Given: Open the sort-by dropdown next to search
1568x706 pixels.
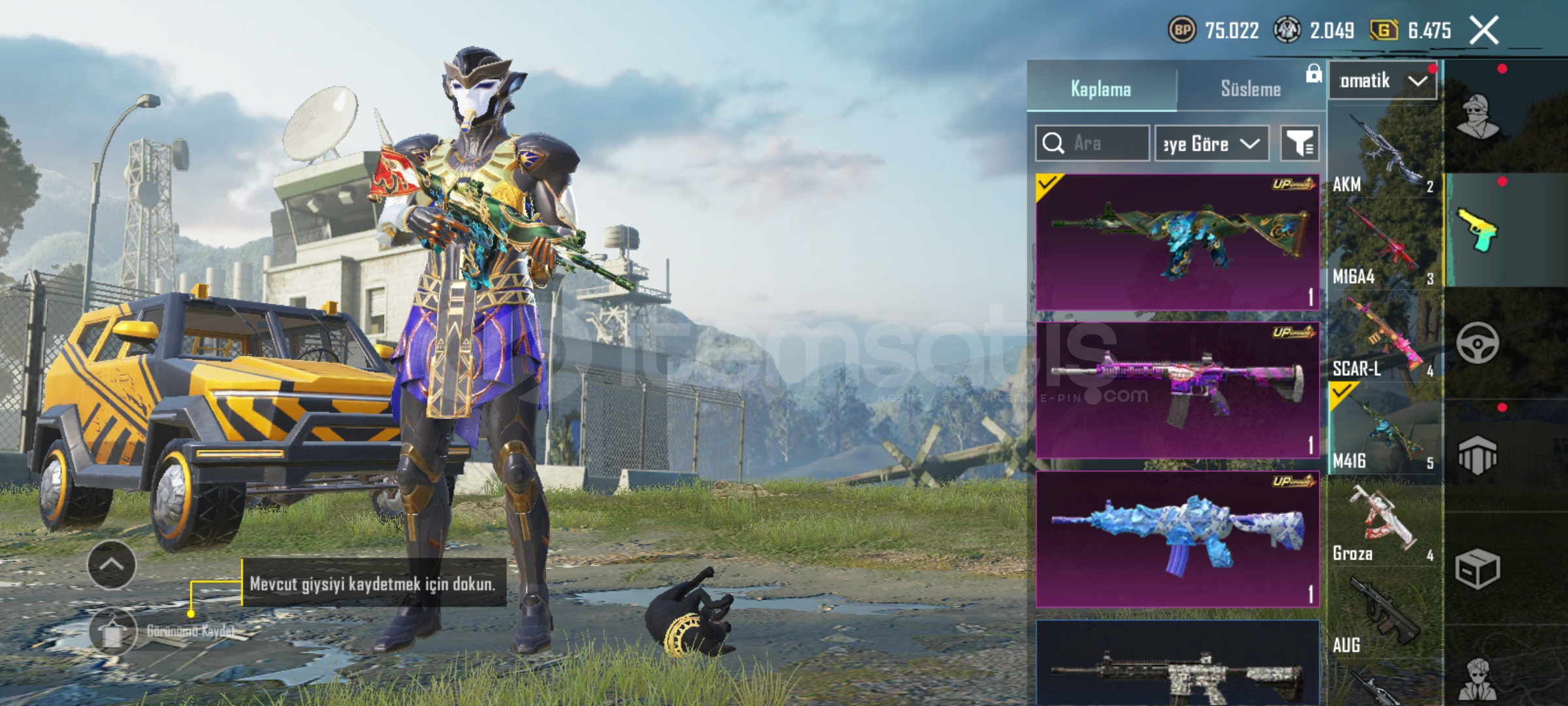Looking at the screenshot, I should pos(1211,143).
